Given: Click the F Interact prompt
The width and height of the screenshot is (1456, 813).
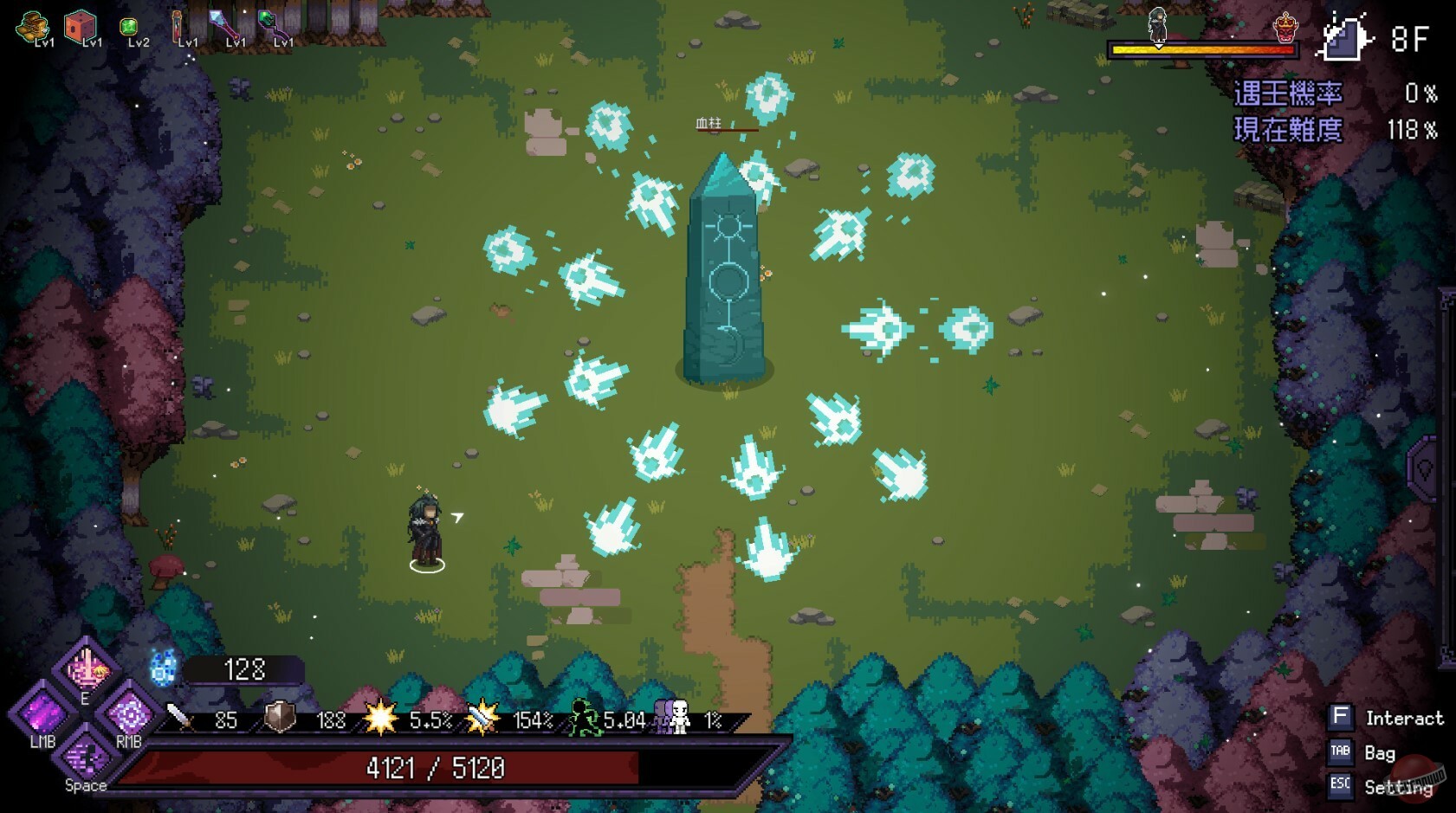Looking at the screenshot, I should coord(1341,717).
